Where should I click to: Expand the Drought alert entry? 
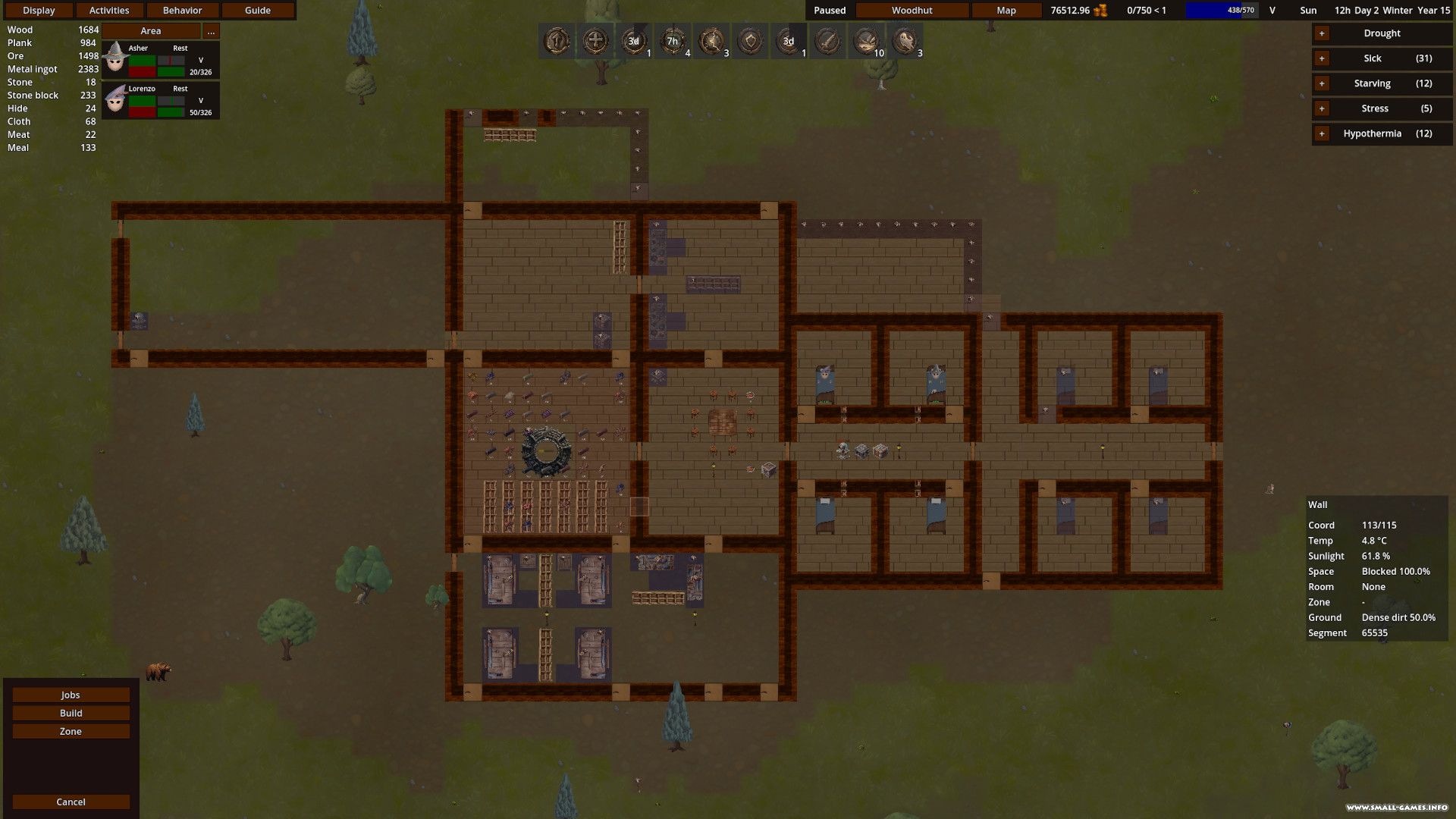click(1322, 33)
